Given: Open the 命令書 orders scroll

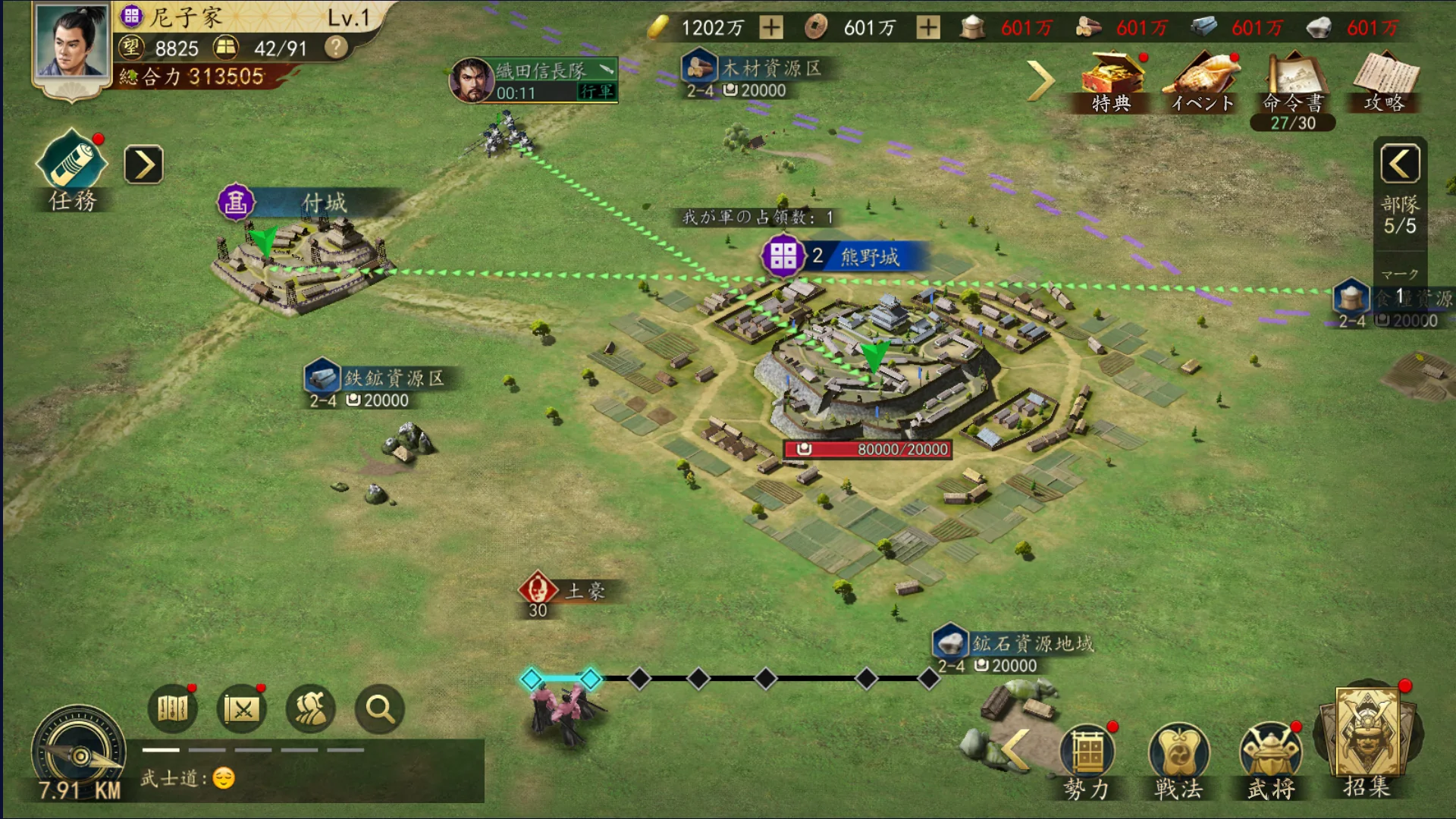Looking at the screenshot, I should coord(1293,82).
